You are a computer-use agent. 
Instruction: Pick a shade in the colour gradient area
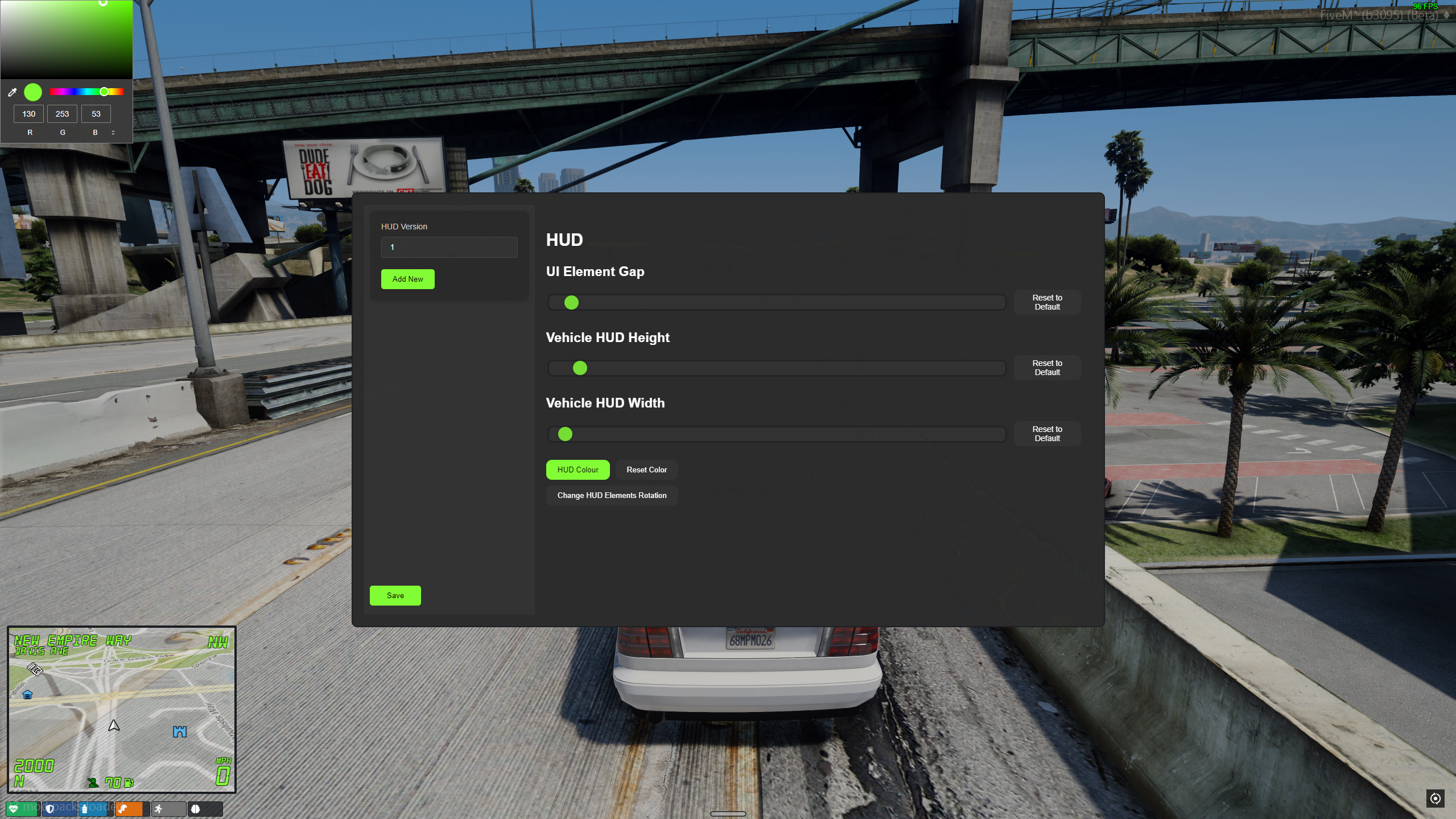click(x=66, y=40)
